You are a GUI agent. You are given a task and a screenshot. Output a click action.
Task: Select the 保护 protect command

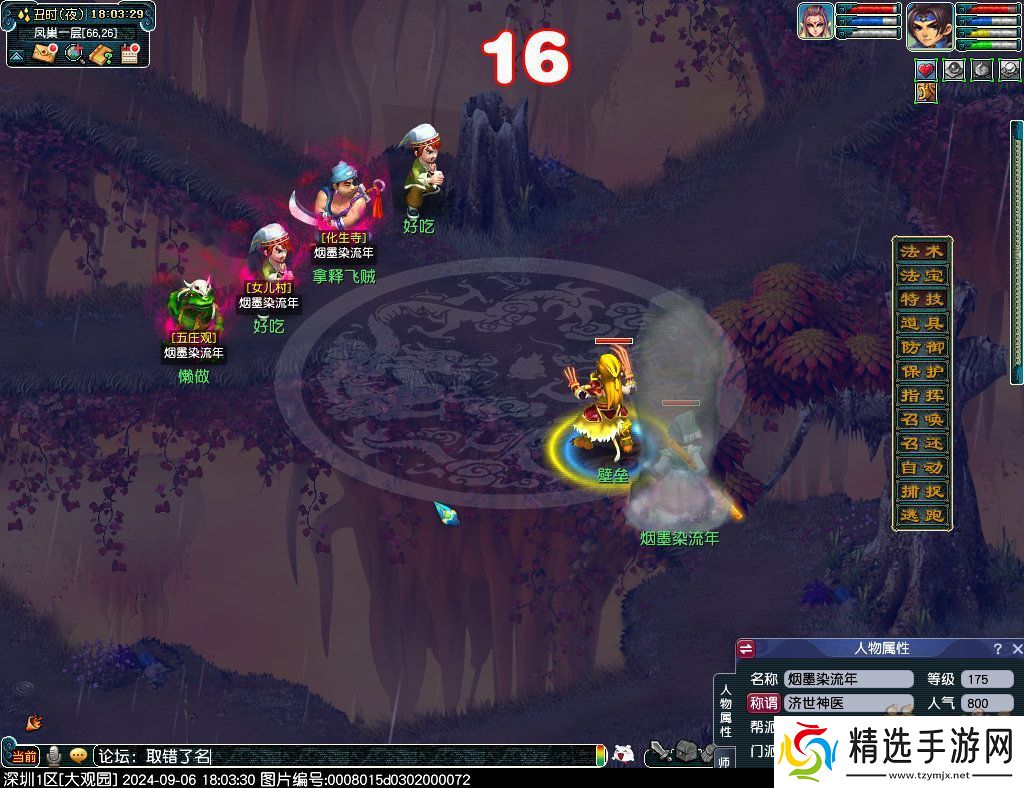coord(920,371)
